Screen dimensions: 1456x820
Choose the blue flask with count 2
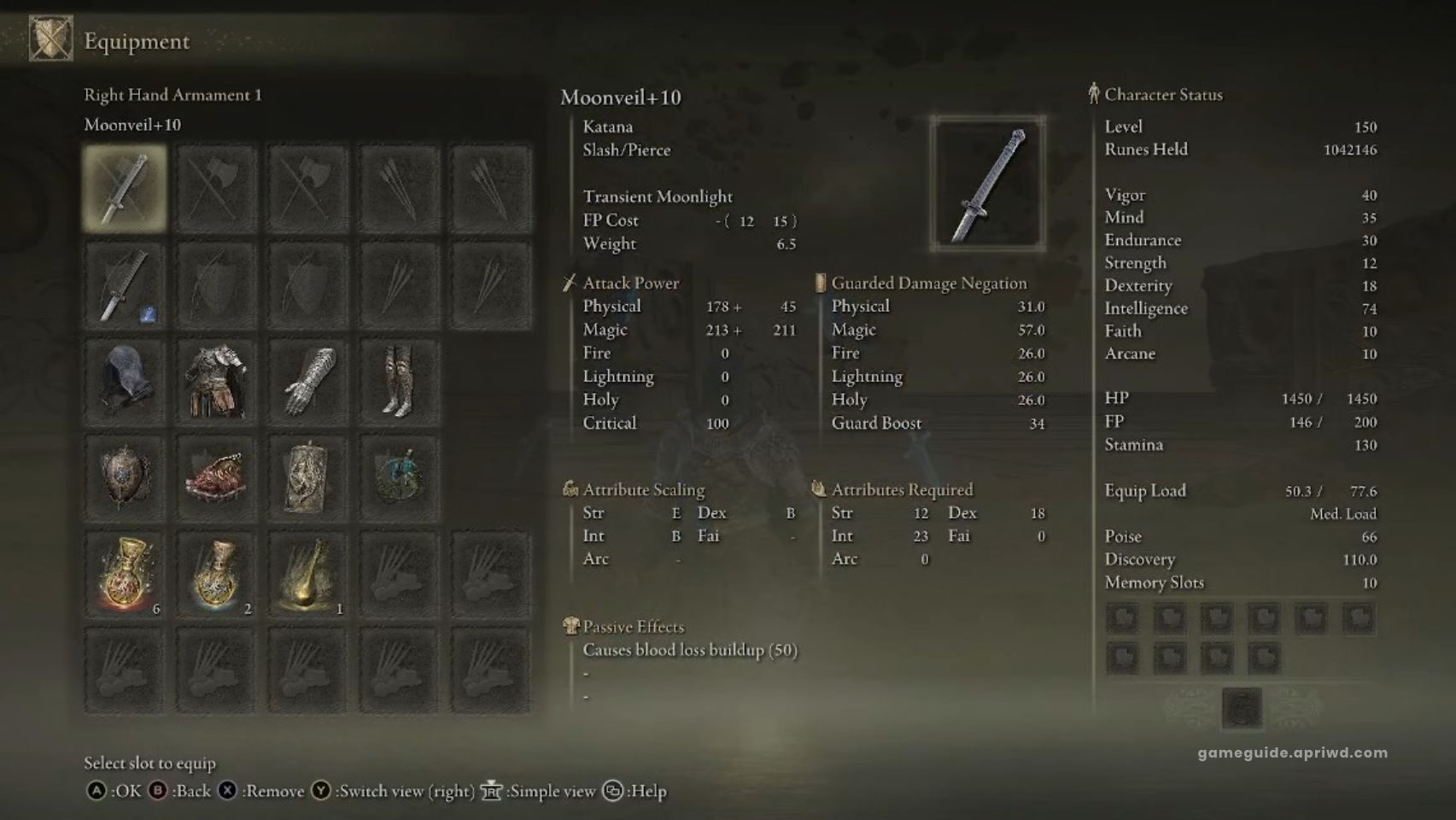[216, 574]
